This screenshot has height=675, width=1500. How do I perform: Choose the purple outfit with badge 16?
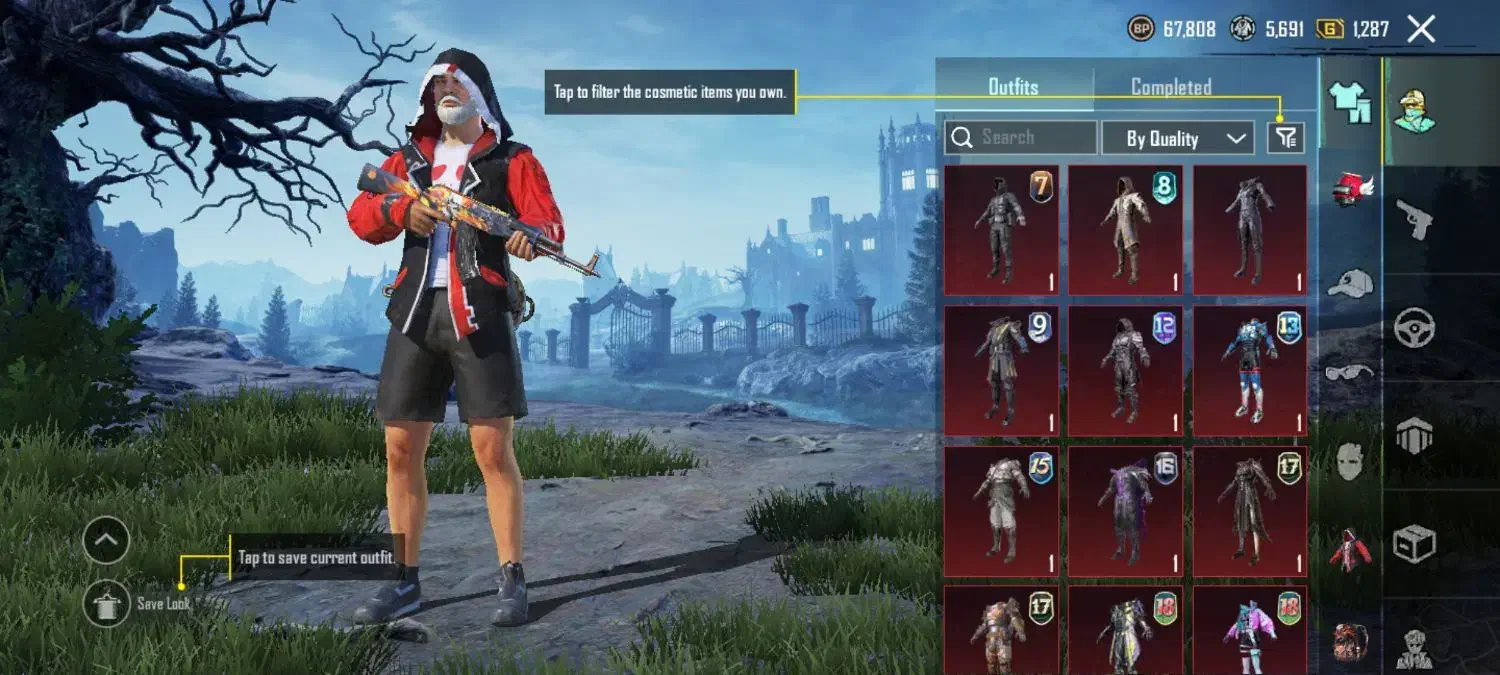(x=1125, y=511)
